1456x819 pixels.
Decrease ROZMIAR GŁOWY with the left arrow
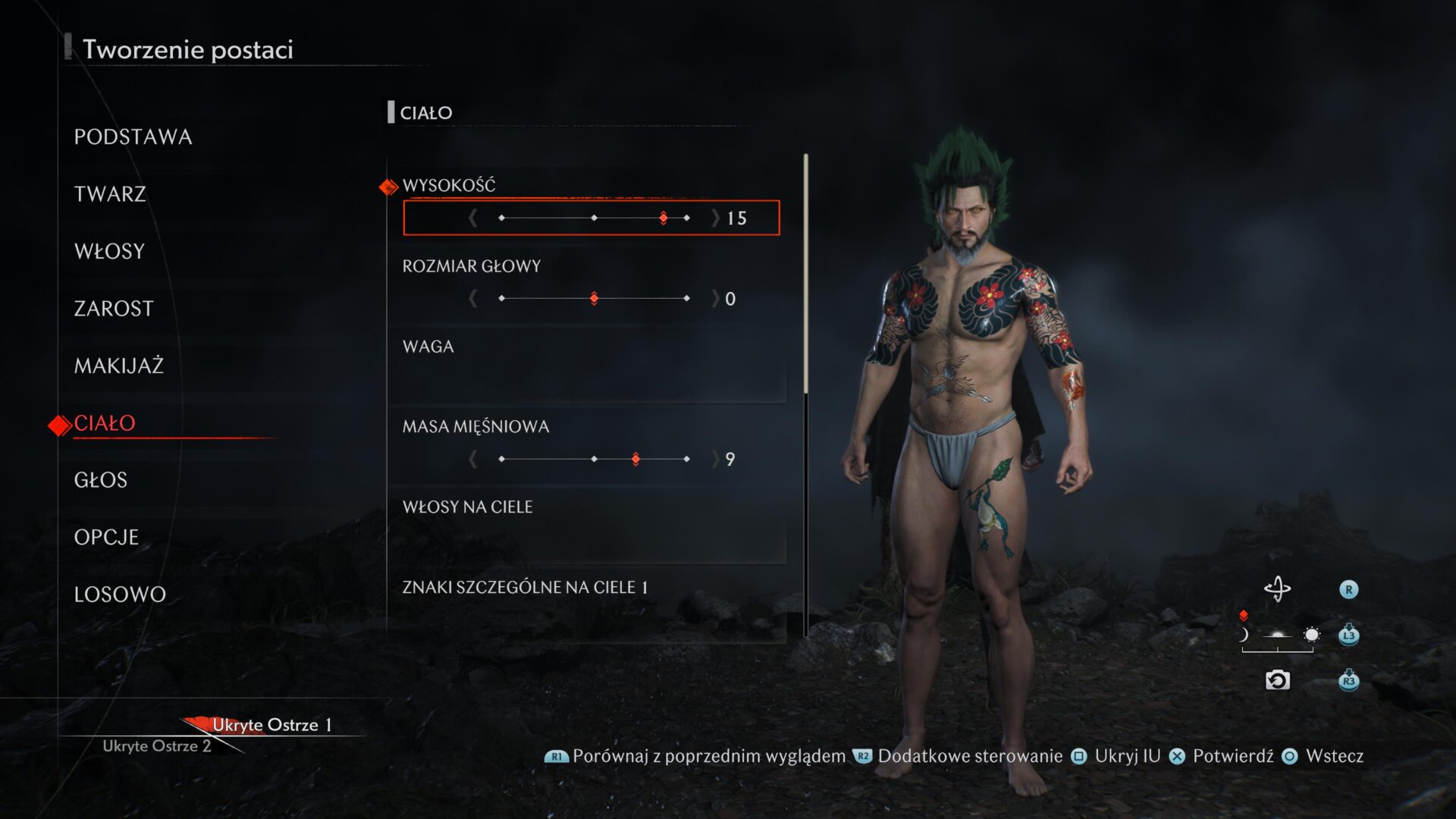472,299
